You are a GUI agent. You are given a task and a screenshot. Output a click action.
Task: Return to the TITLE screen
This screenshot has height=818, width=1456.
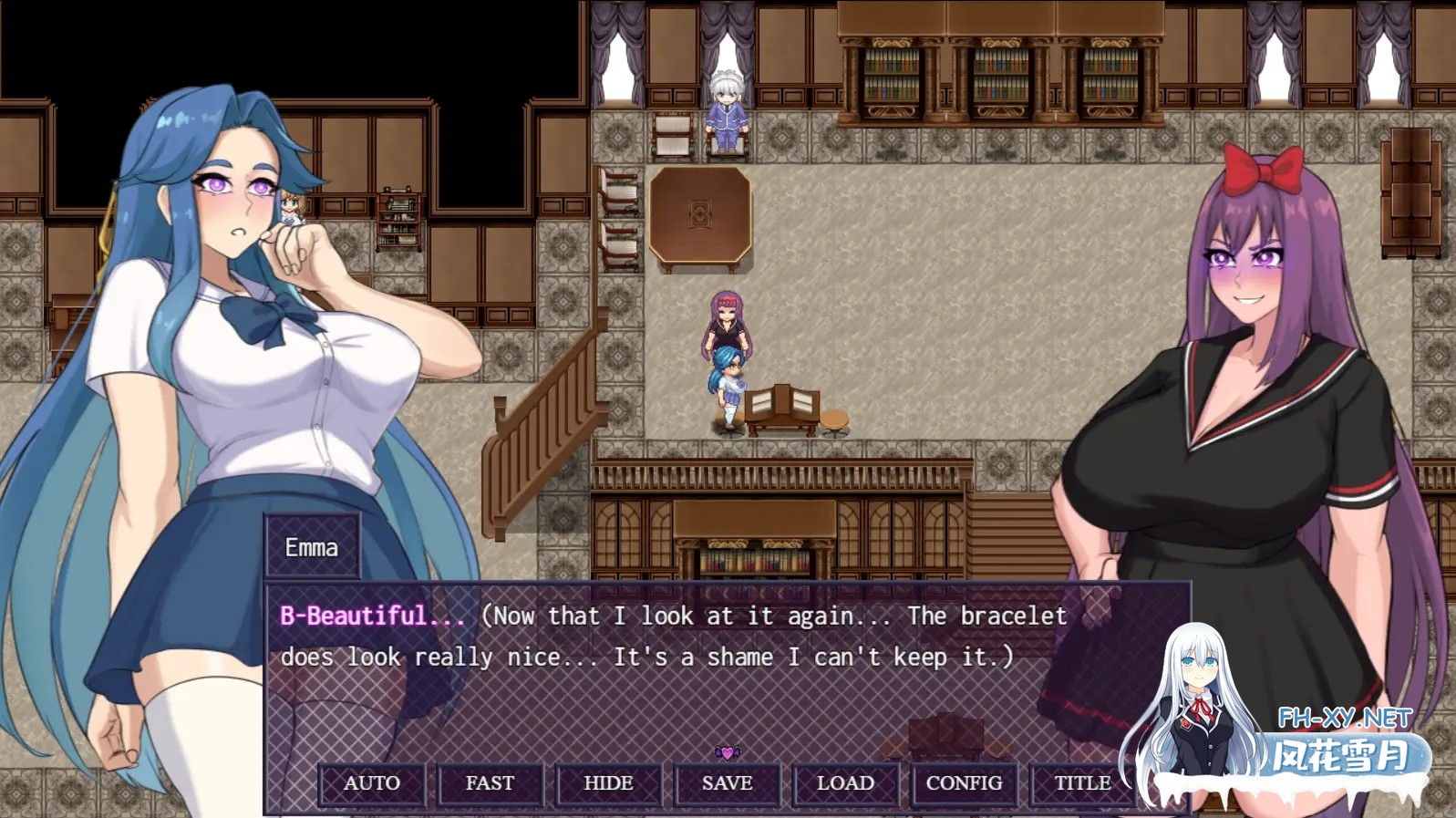click(1082, 783)
